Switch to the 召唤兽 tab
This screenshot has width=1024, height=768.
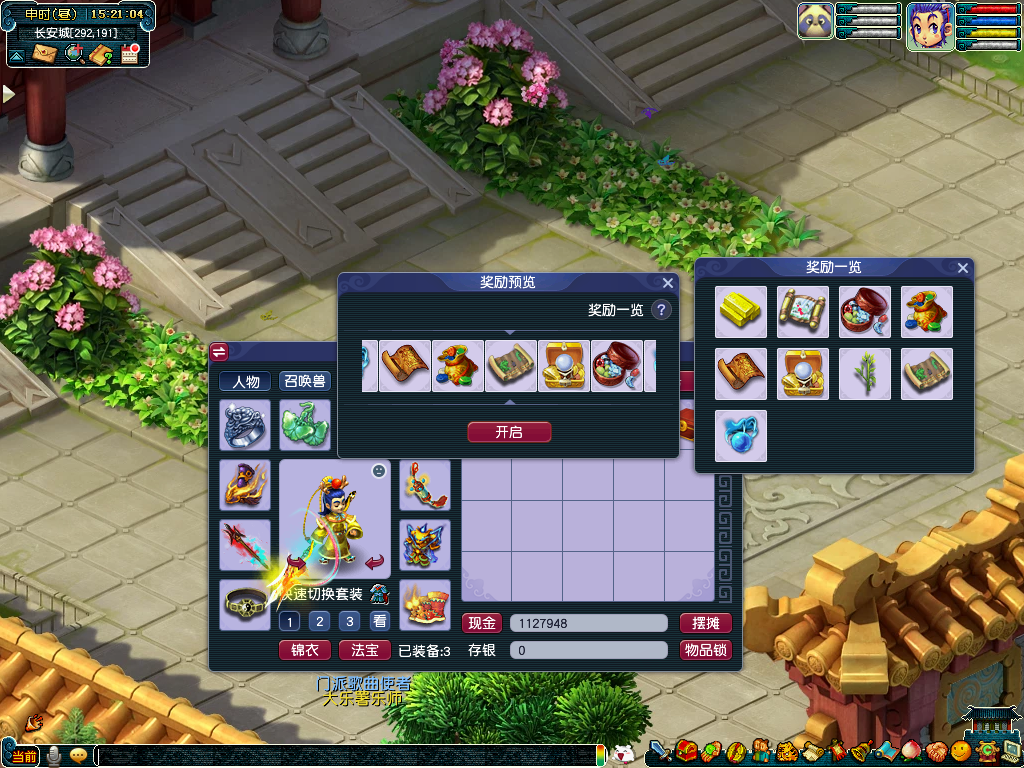304,381
